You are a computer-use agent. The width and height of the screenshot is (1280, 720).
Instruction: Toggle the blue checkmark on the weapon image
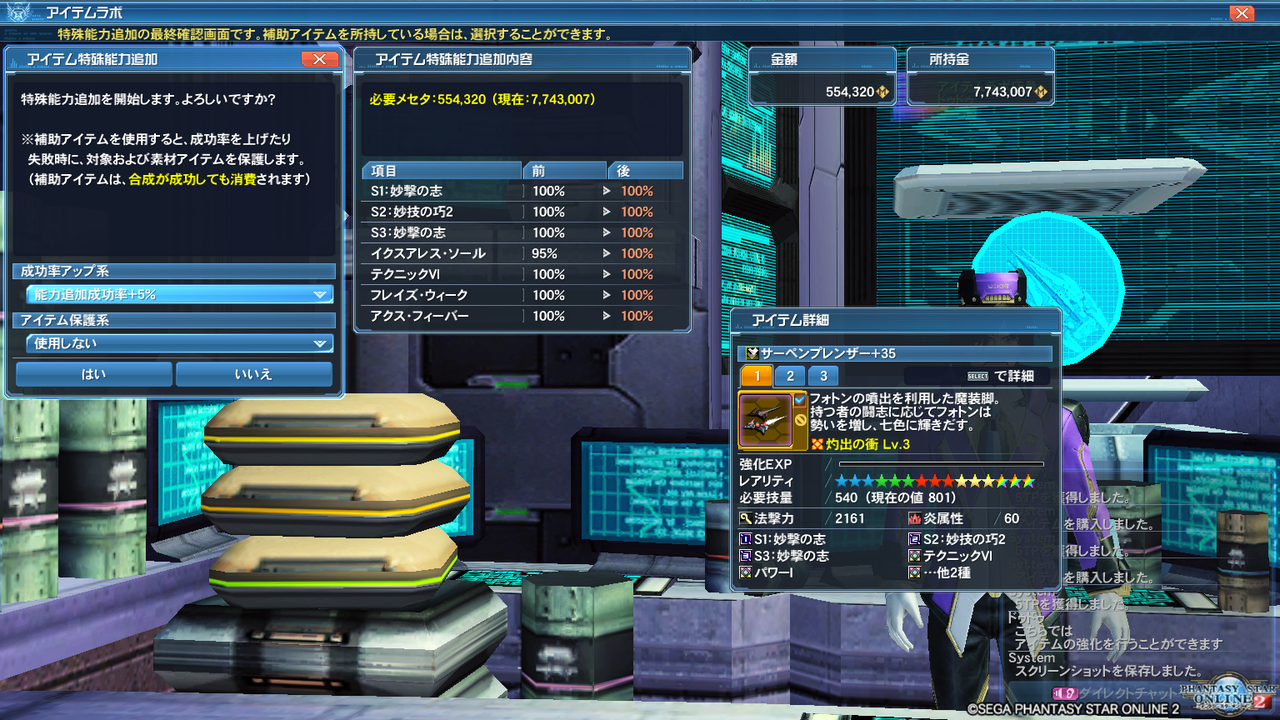(798, 400)
